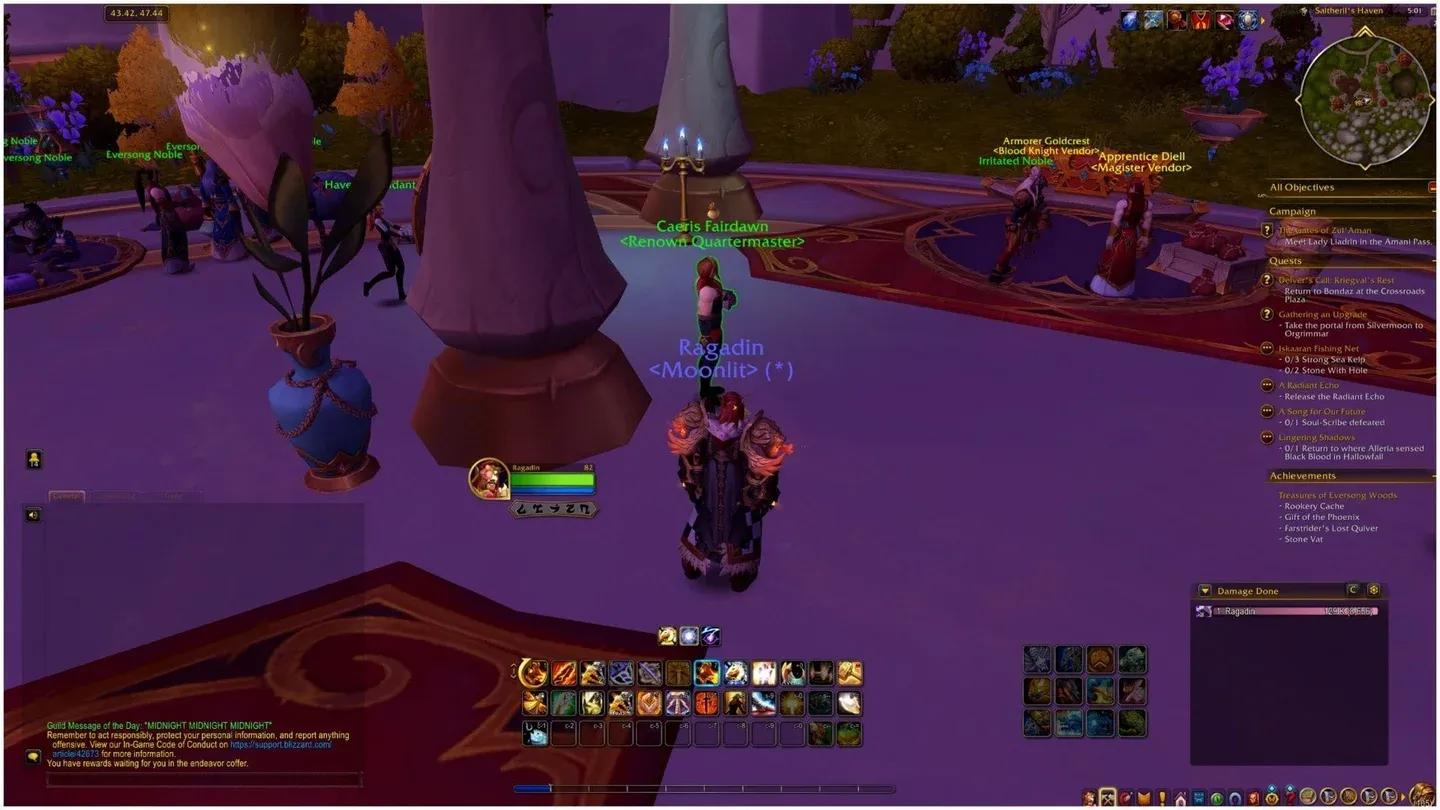Expand the micro menu with the orange arrow
1440x810 pixels.
[x=1402, y=797]
